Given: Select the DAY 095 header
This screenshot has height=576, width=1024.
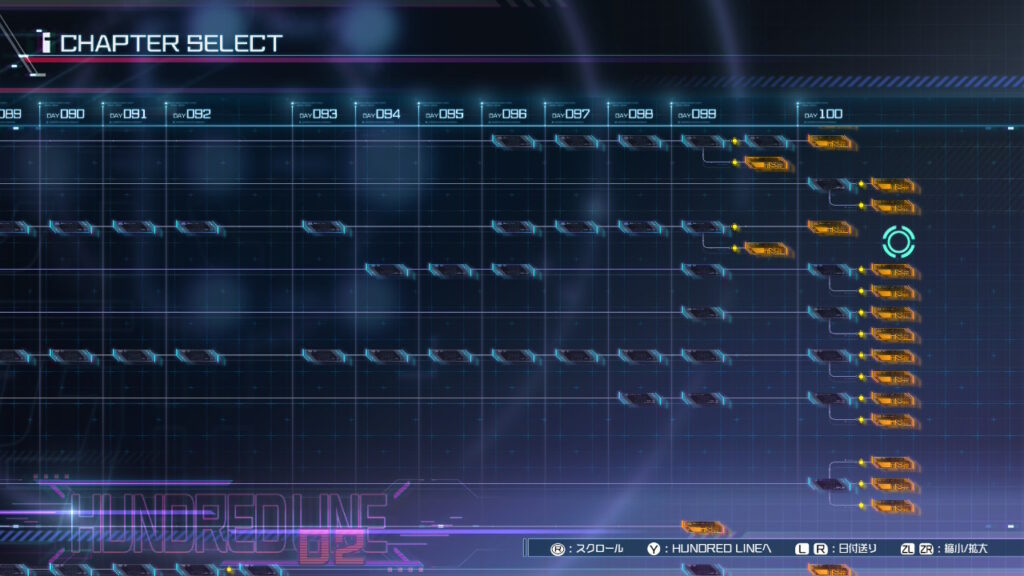Looking at the screenshot, I should pos(444,114).
